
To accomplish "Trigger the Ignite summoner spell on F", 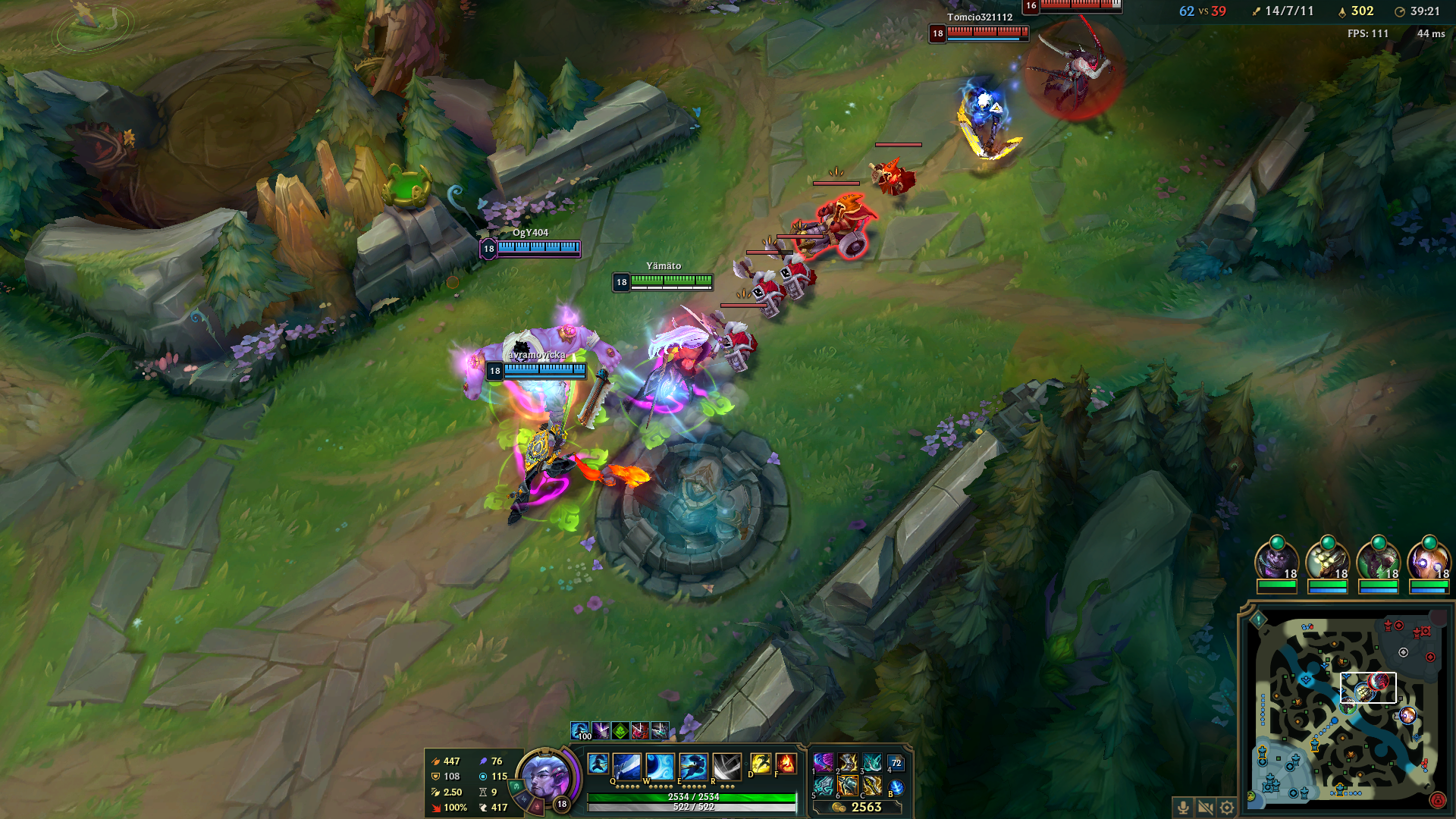I will tap(786, 764).
